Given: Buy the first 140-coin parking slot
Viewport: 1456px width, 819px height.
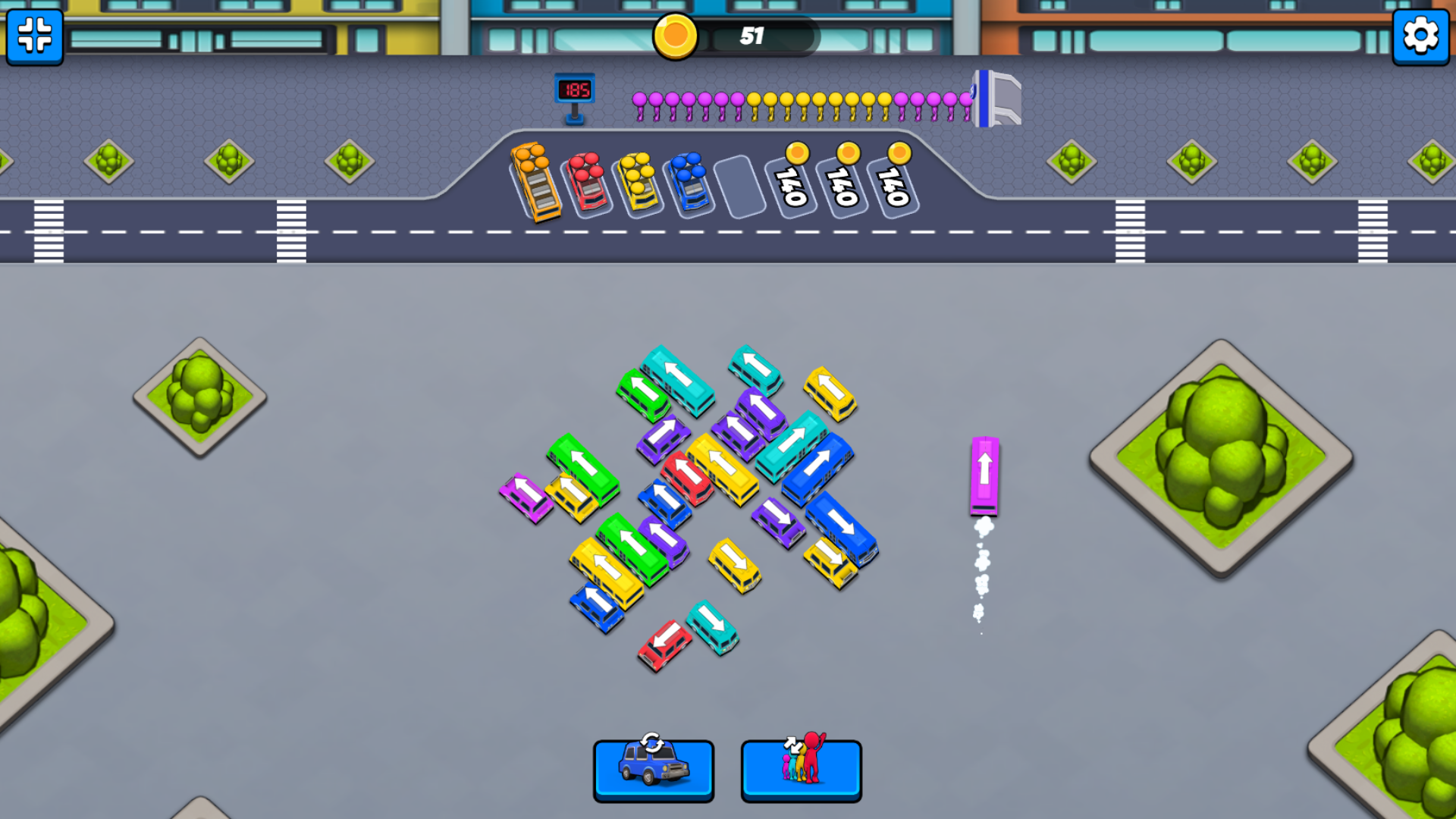Looking at the screenshot, I should click(x=792, y=182).
